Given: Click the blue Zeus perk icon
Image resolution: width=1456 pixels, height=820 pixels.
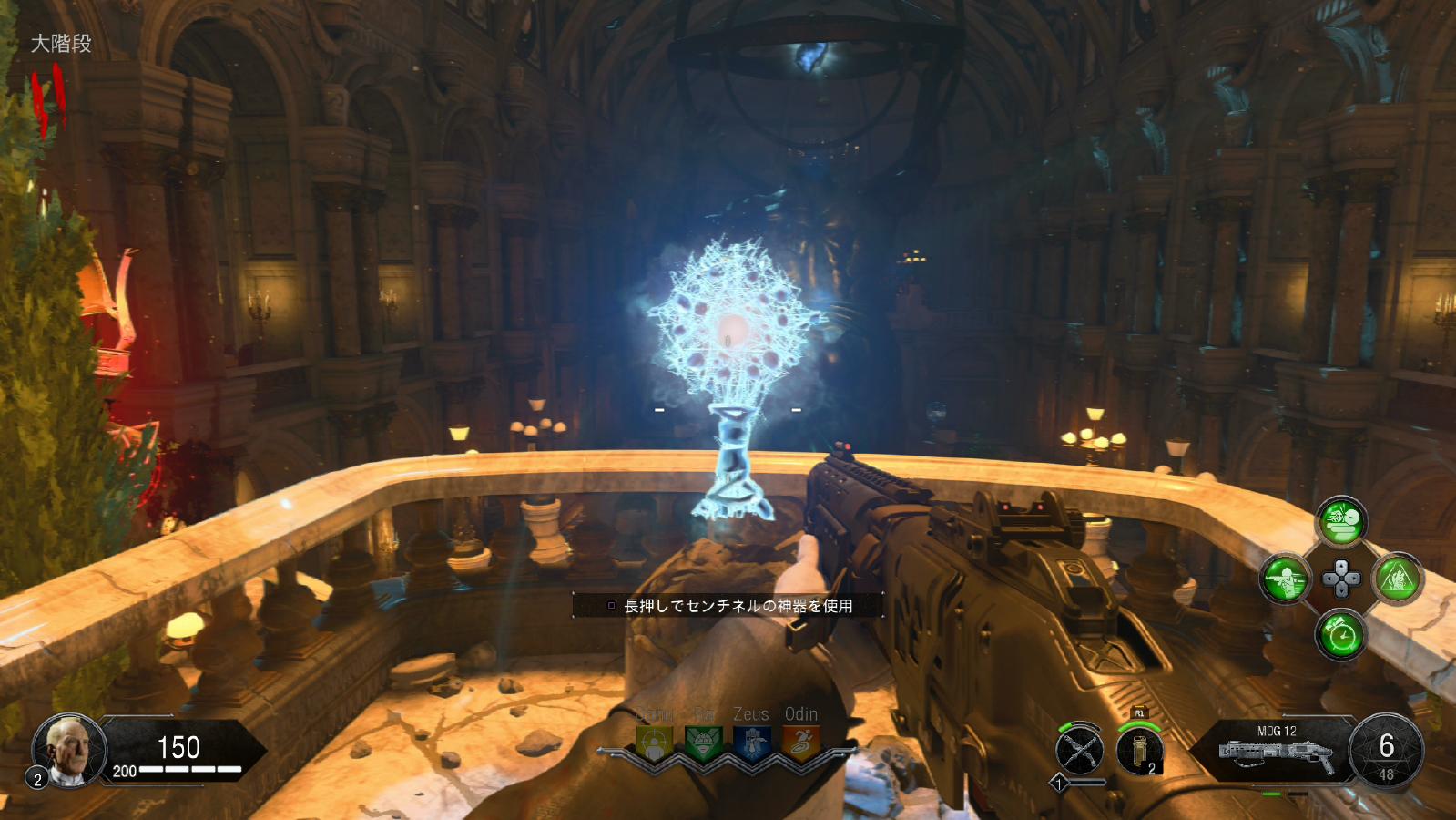Looking at the screenshot, I should (752, 743).
